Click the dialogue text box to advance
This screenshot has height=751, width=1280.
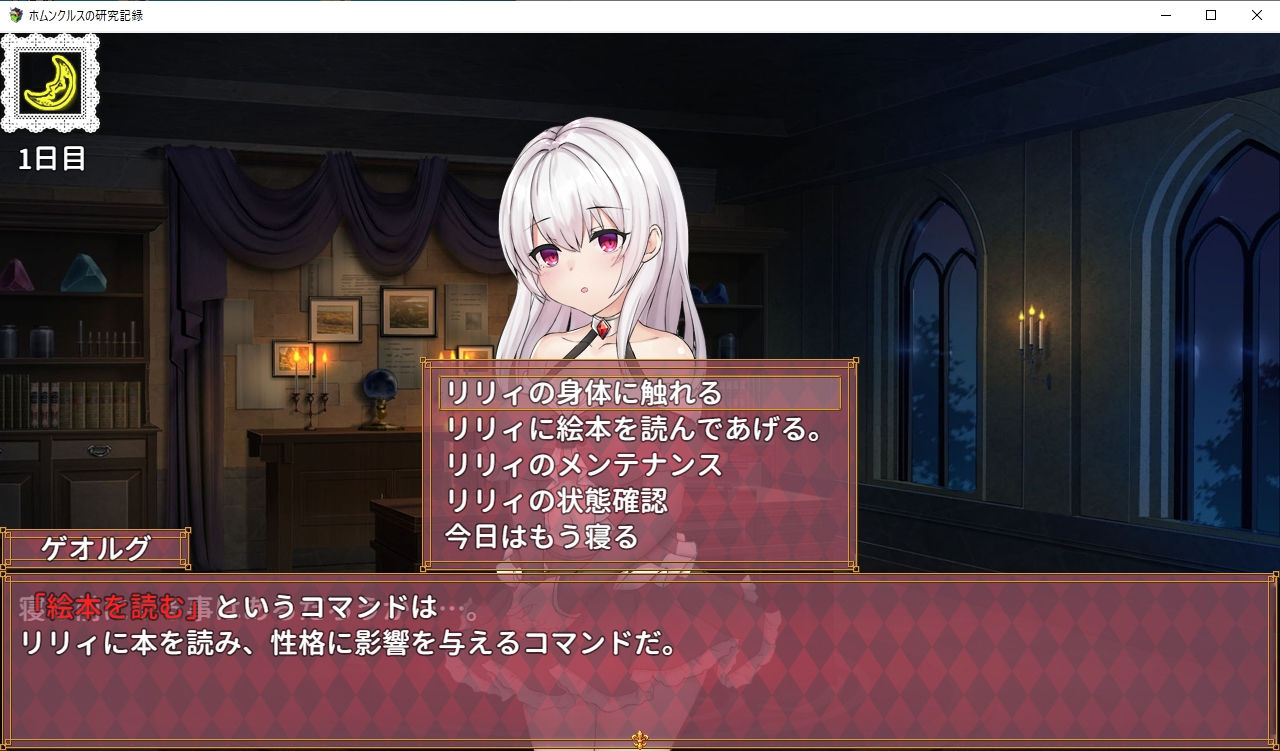640,630
